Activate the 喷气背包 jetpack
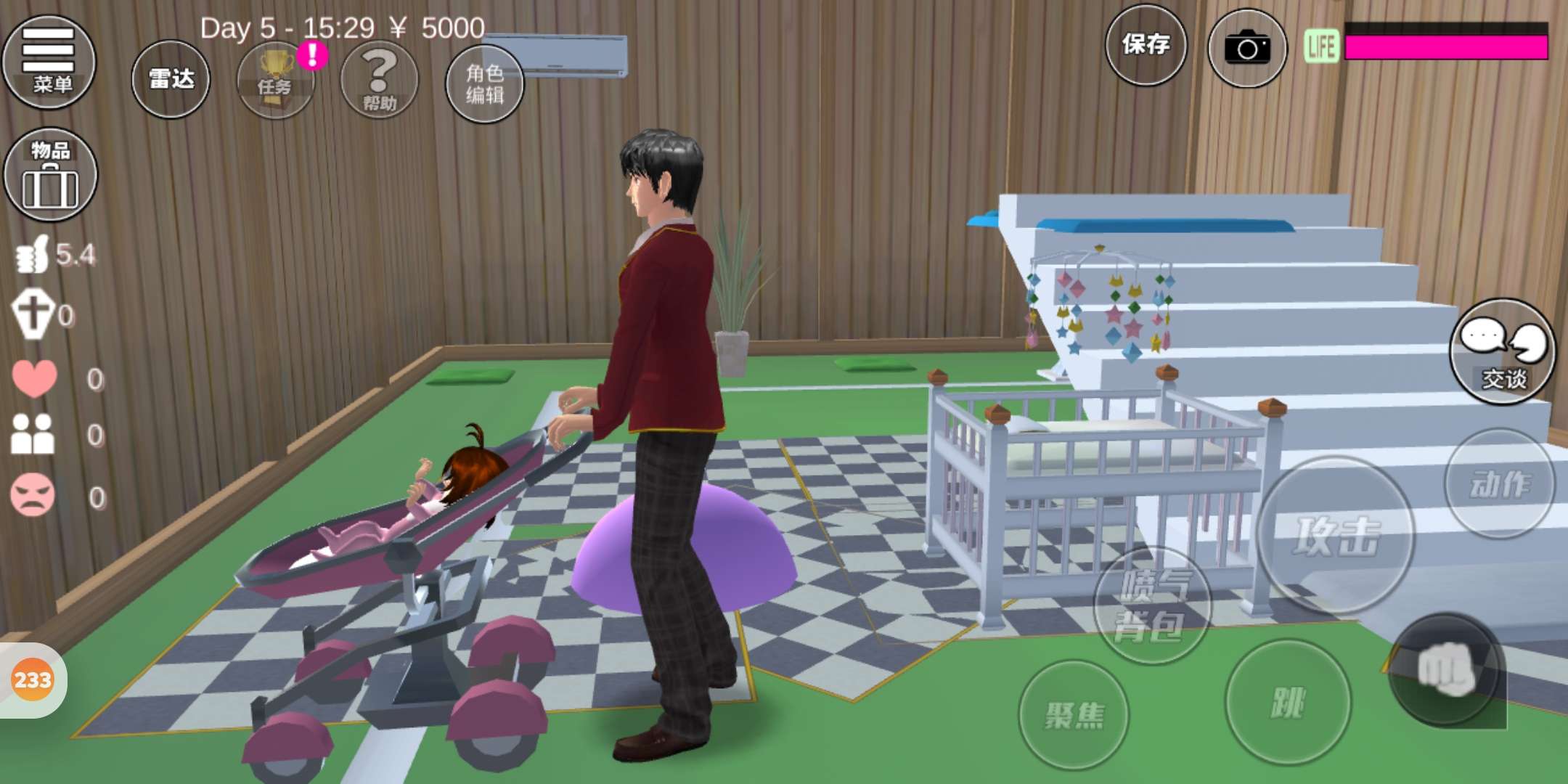Image resolution: width=1568 pixels, height=784 pixels. (1151, 606)
